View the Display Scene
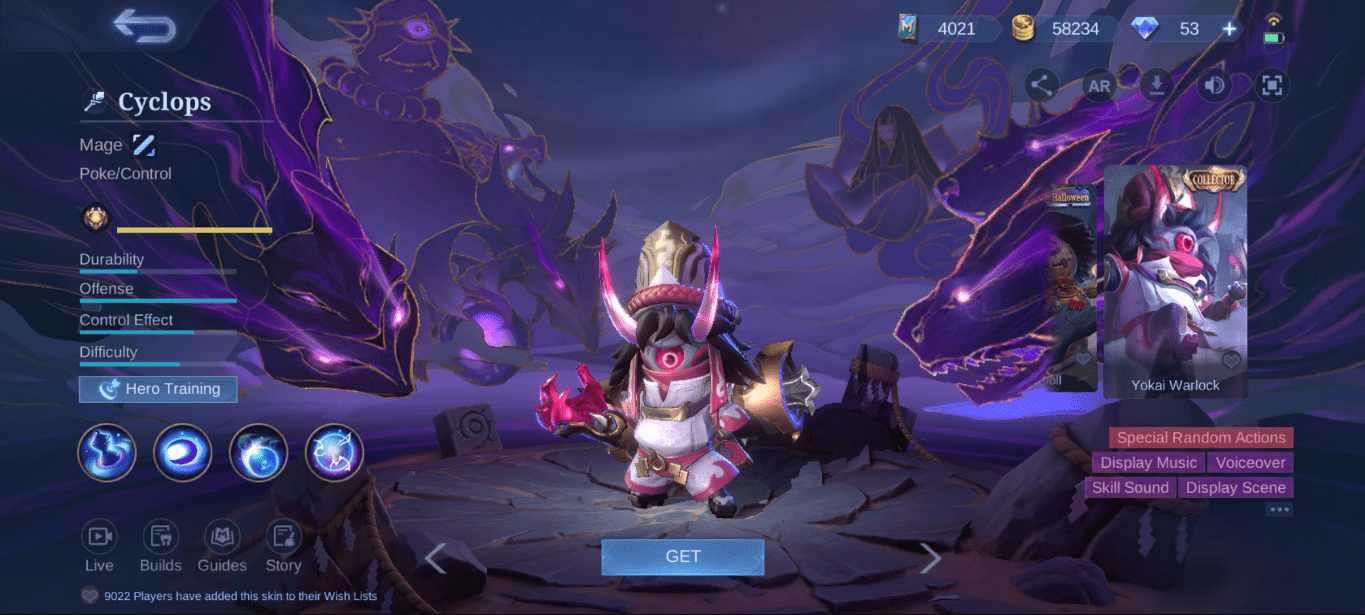 tap(1235, 488)
